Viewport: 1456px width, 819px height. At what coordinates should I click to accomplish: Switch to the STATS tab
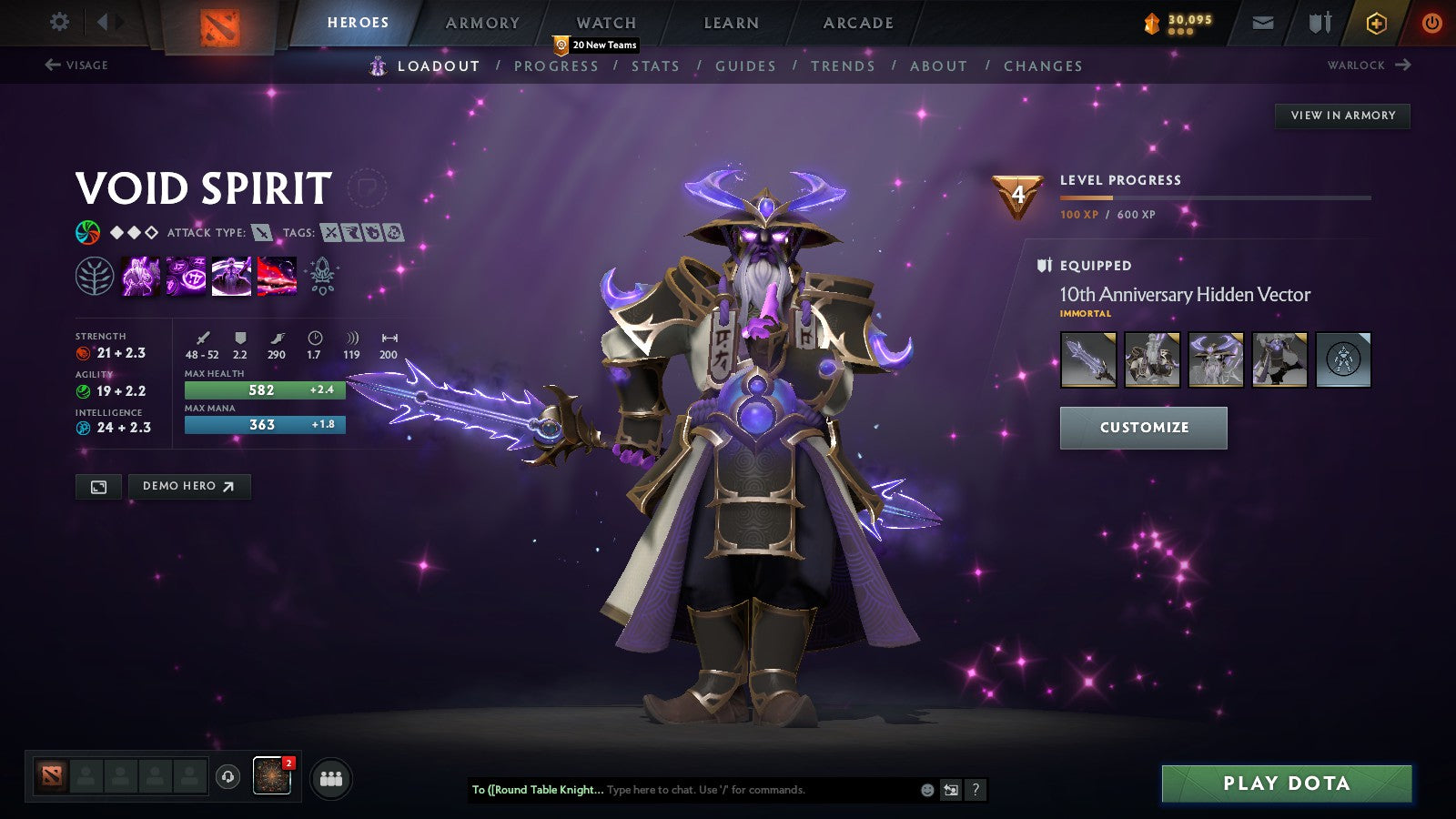(656, 66)
